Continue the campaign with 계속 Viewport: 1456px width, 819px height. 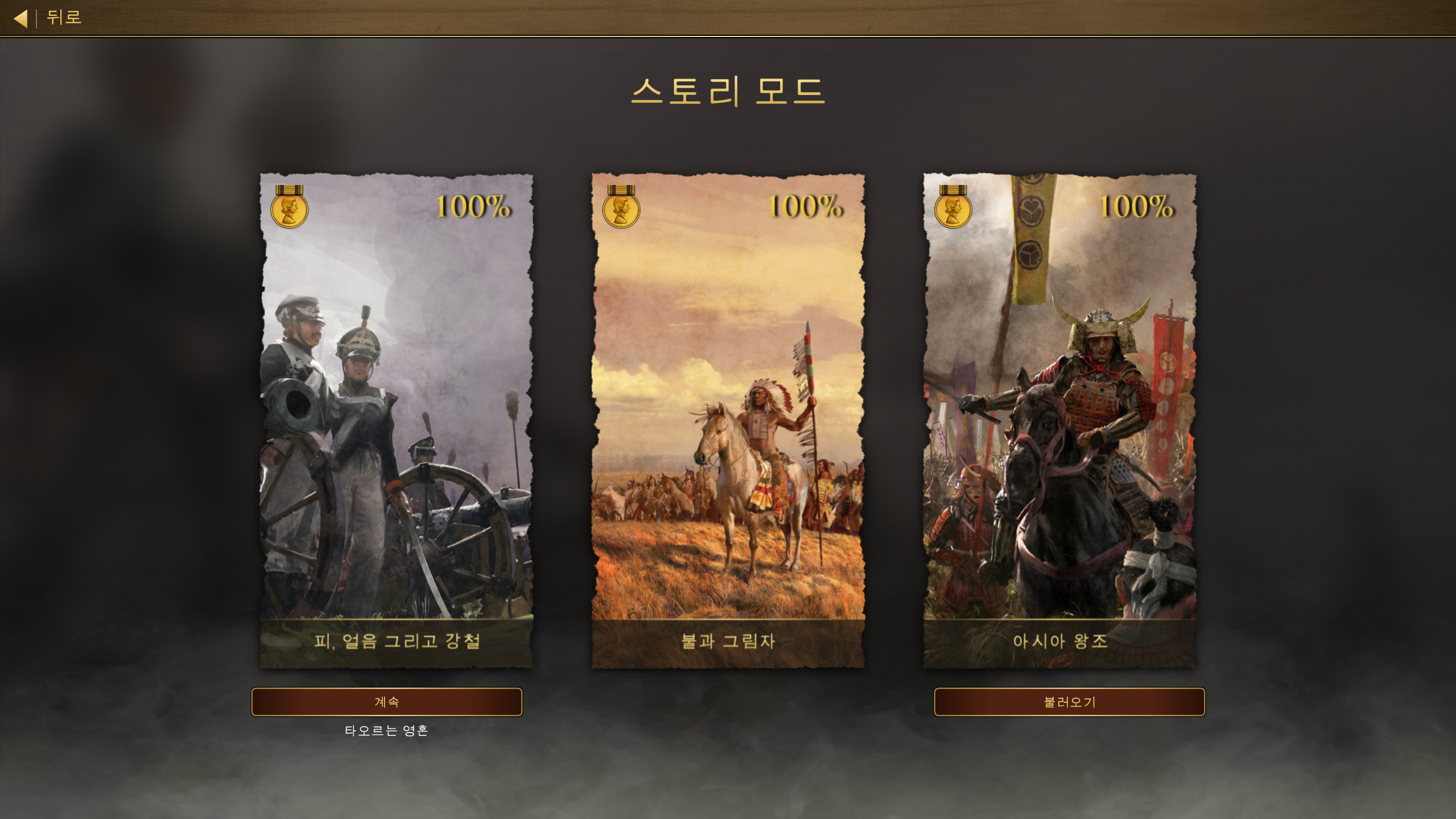pyautogui.click(x=386, y=702)
